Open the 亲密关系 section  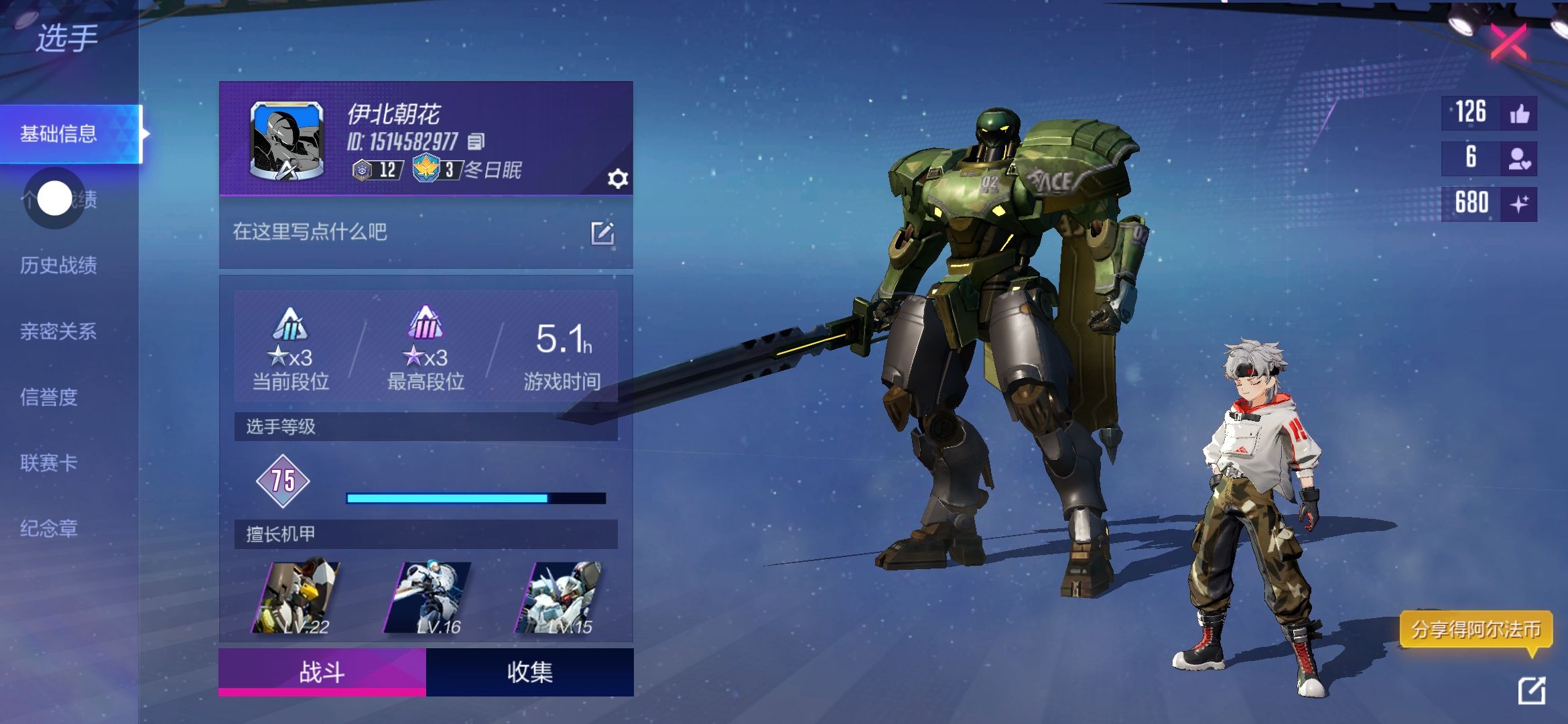tap(59, 331)
